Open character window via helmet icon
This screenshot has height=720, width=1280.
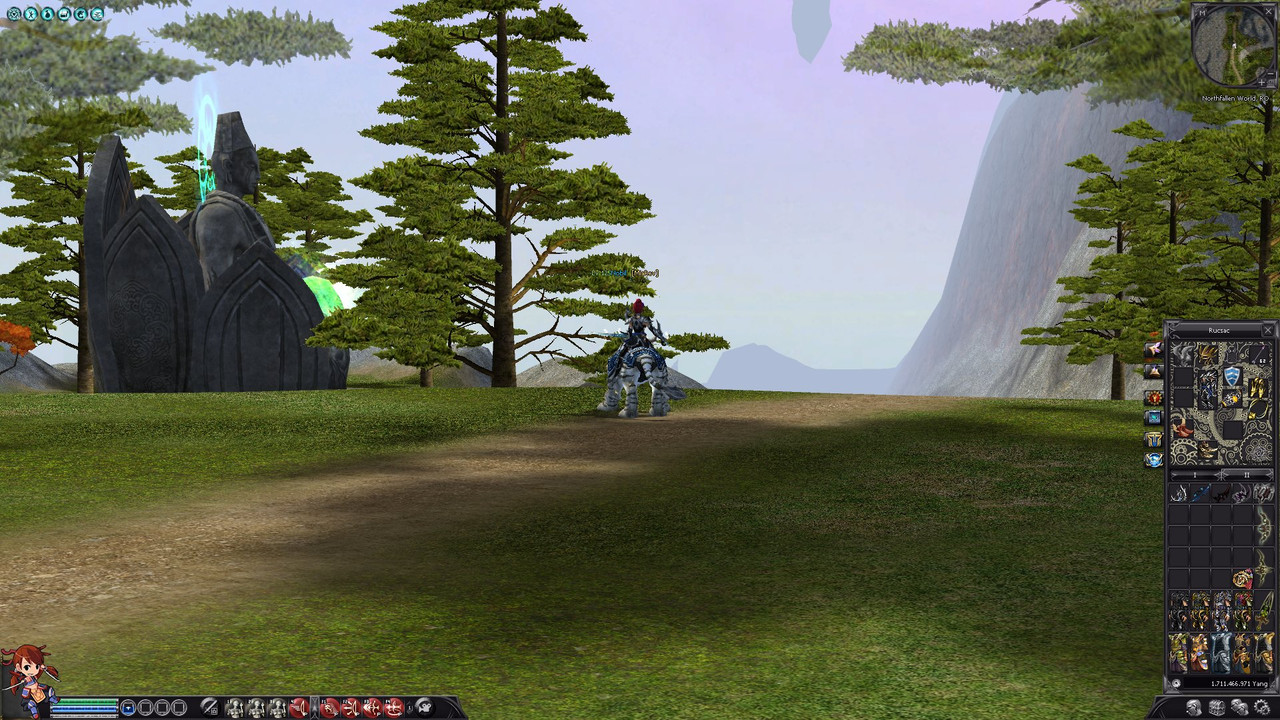[x=1194, y=708]
